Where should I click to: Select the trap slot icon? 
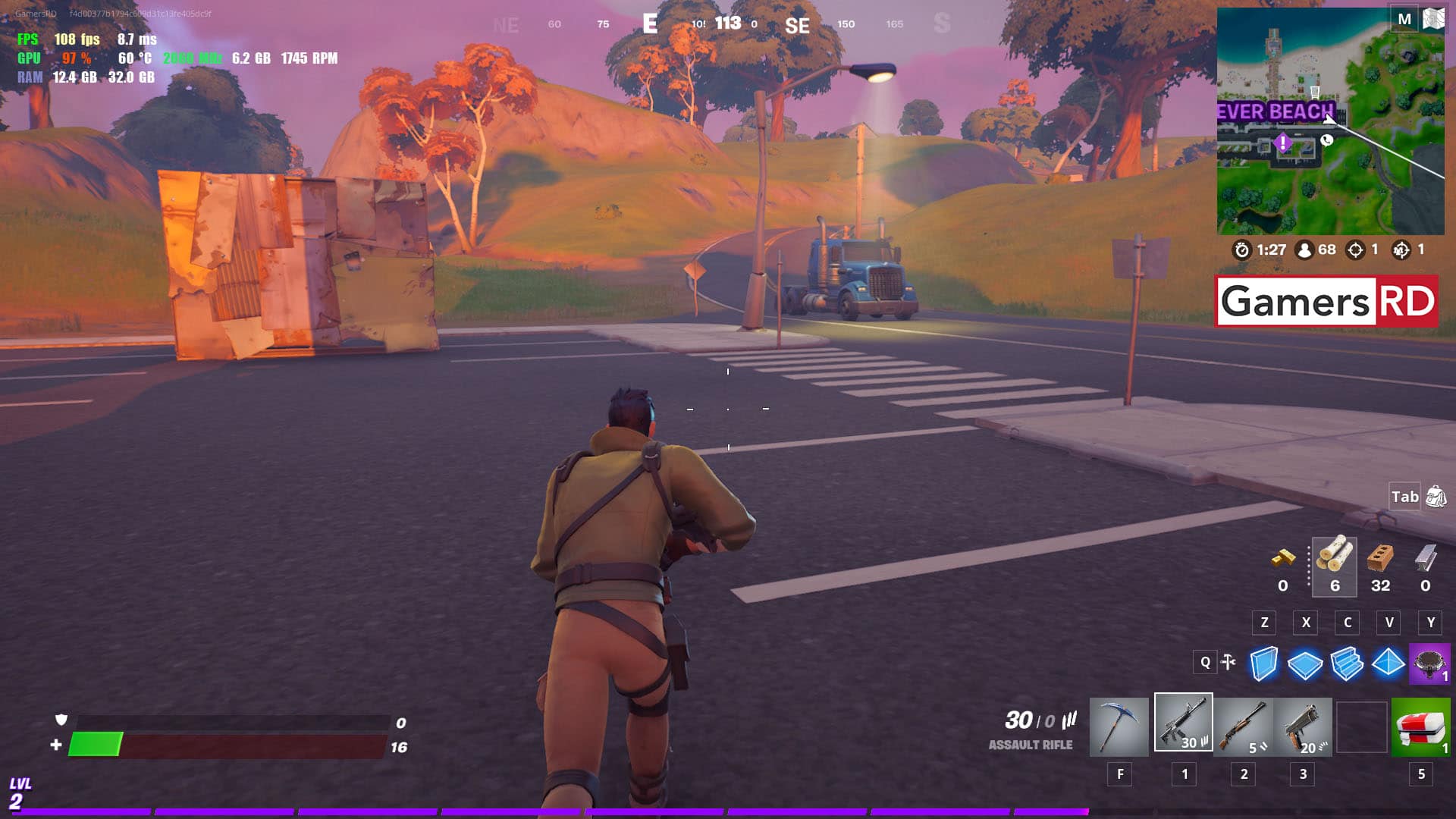tap(1429, 664)
